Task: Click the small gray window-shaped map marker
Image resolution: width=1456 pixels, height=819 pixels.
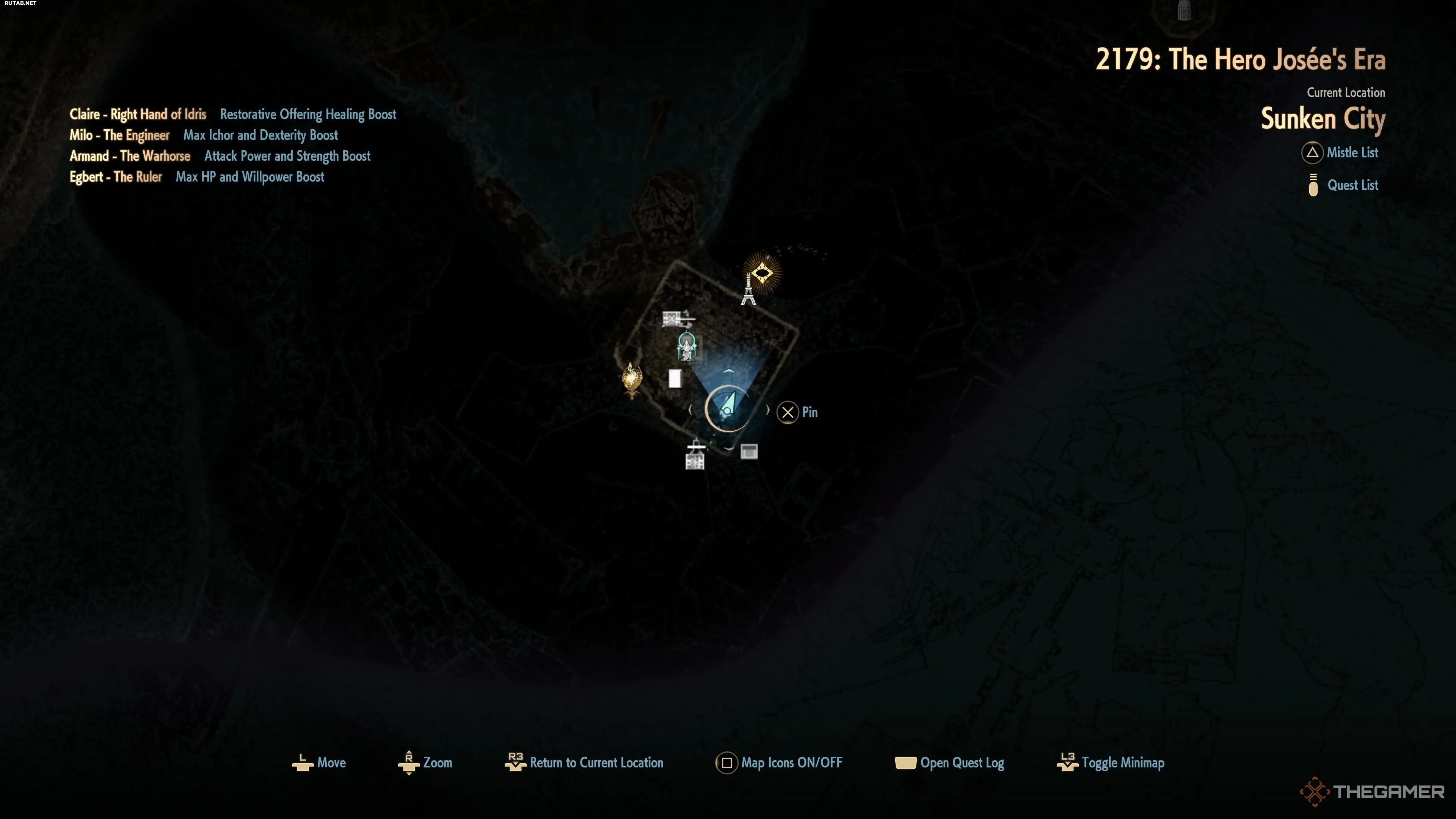Action: [x=749, y=451]
